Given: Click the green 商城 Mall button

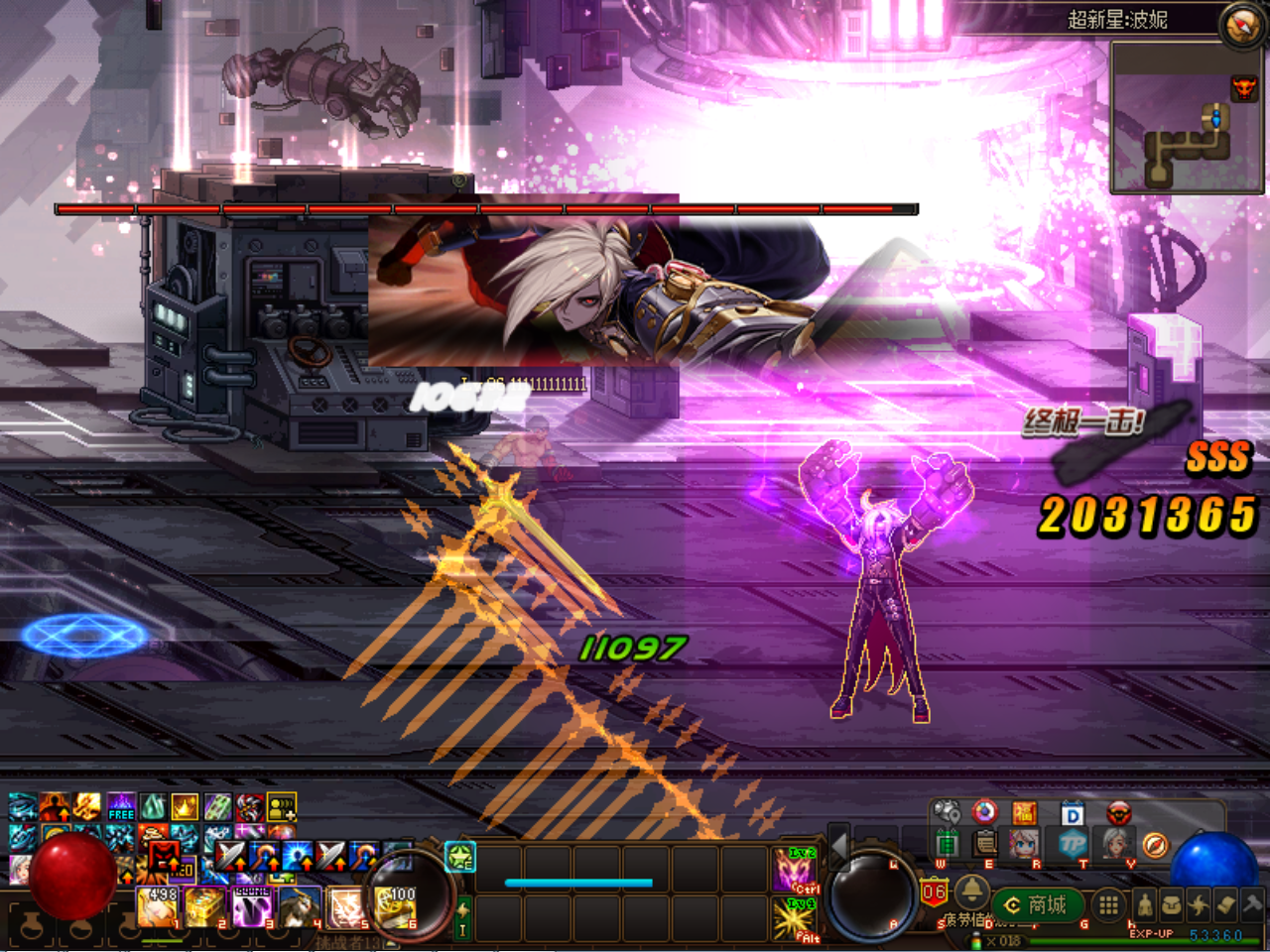Looking at the screenshot, I should coord(1037,902).
